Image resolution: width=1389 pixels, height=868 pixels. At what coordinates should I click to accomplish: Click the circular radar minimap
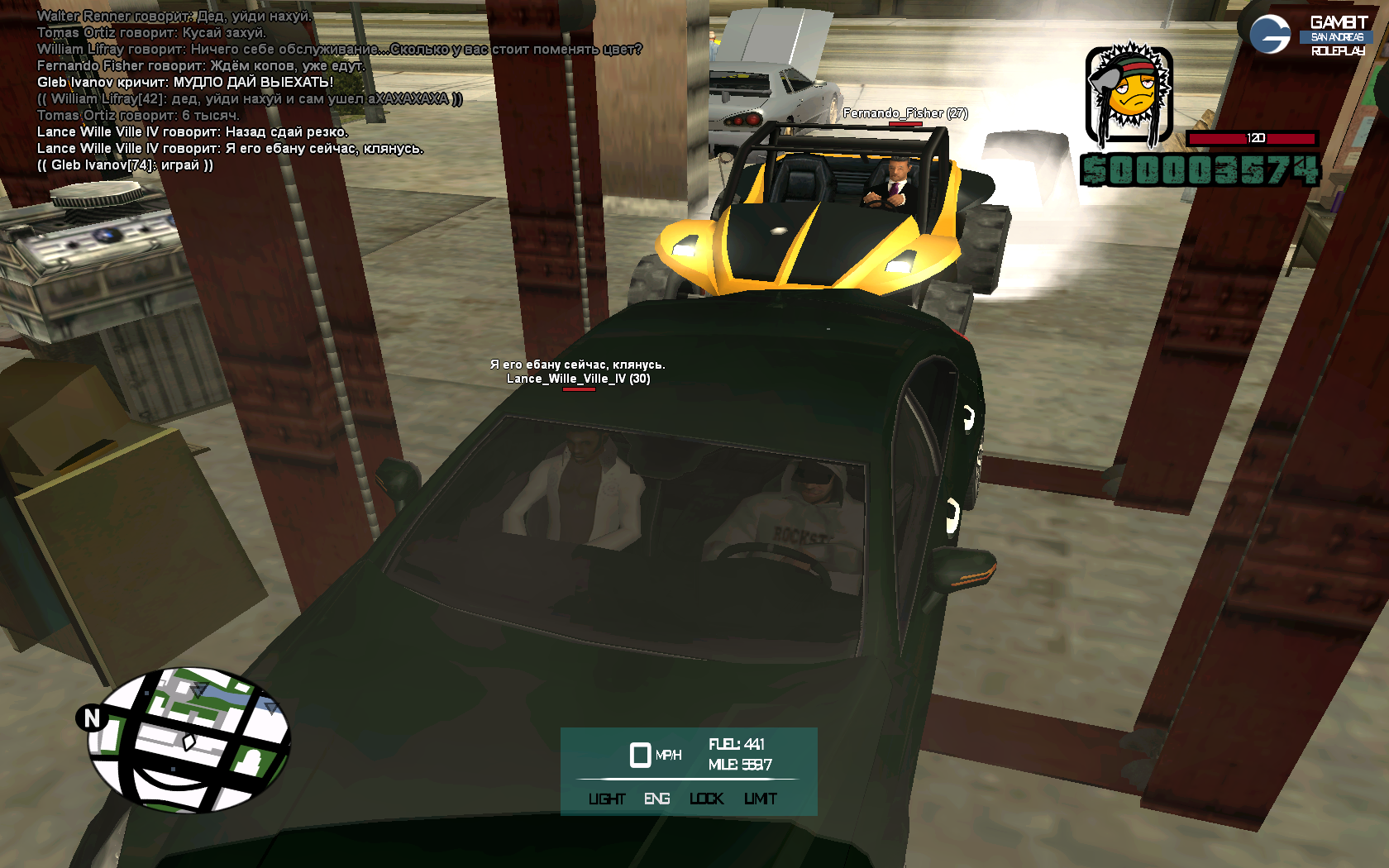[x=189, y=740]
